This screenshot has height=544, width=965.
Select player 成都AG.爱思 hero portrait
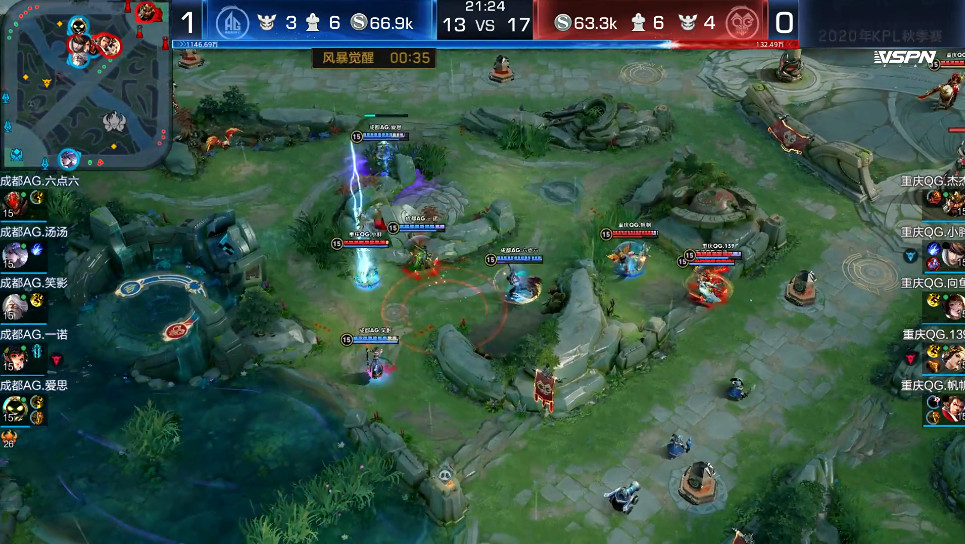pos(12,408)
